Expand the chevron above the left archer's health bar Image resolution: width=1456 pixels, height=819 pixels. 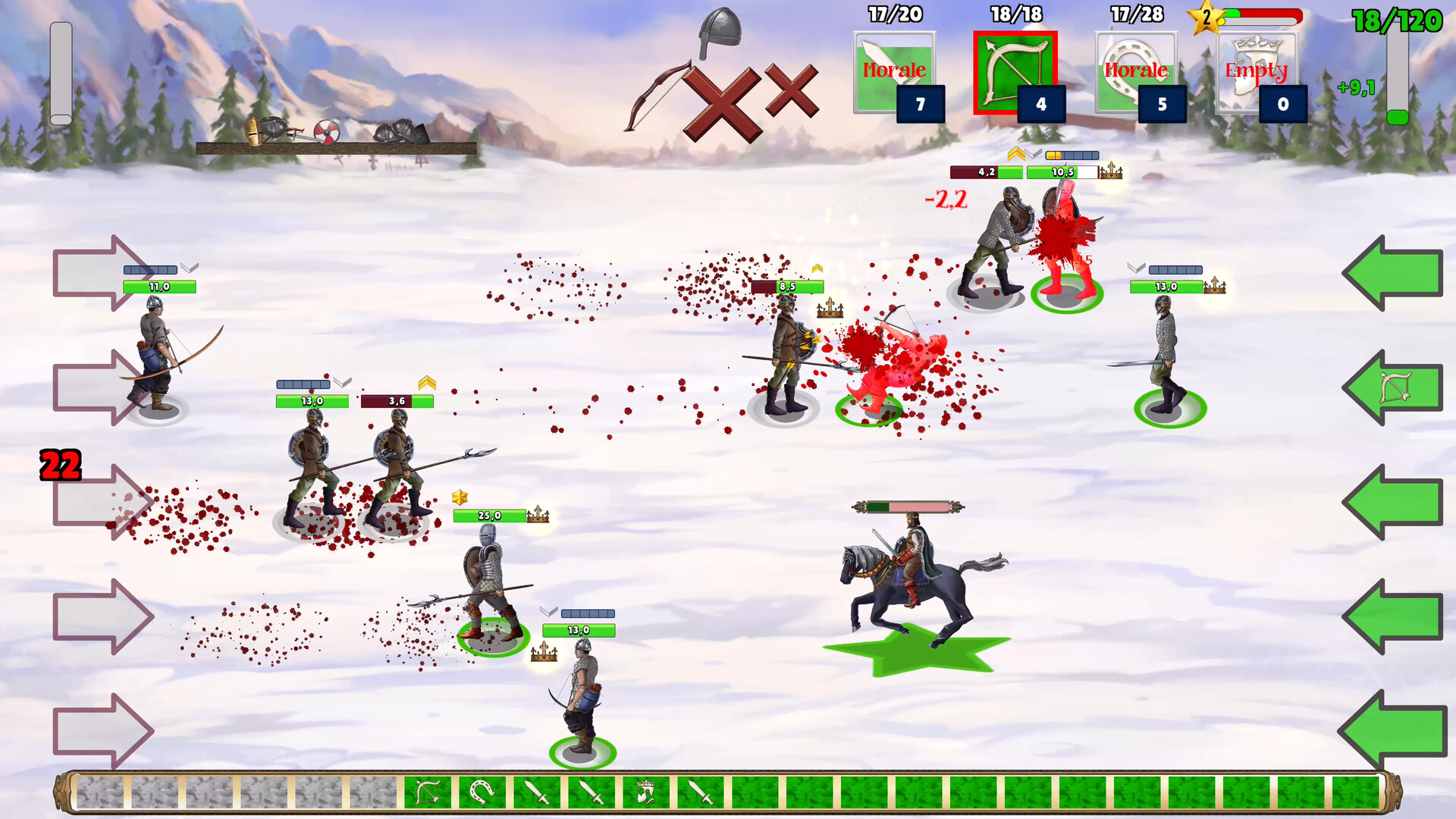click(x=190, y=267)
